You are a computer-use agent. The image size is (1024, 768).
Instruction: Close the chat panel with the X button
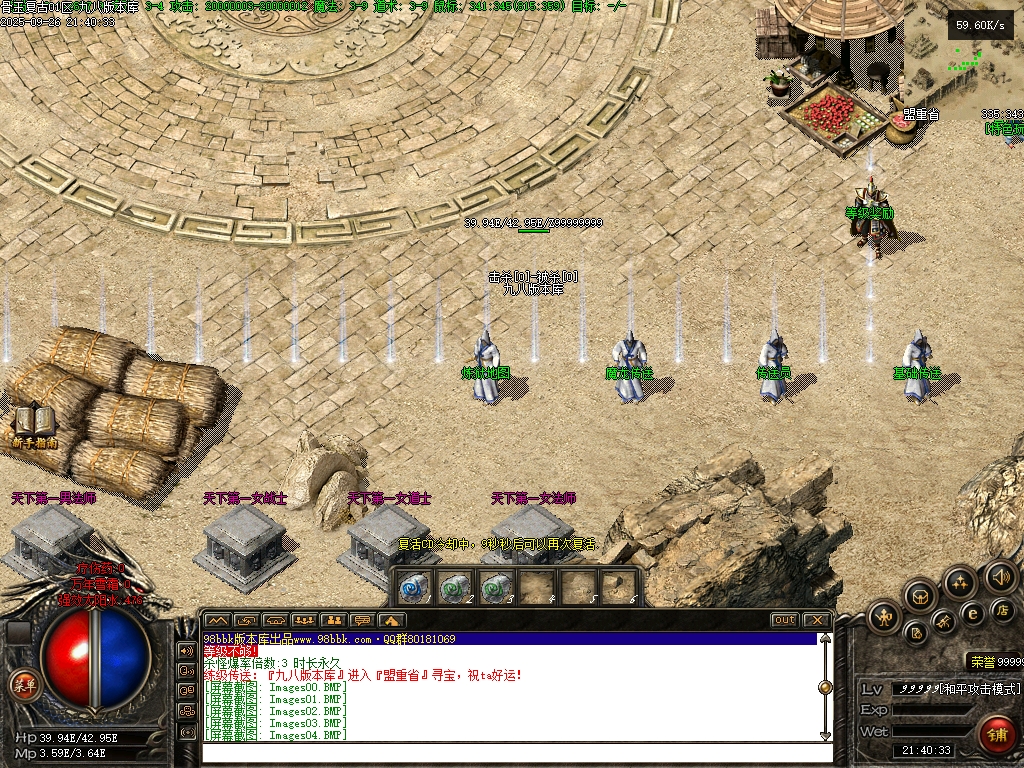[x=815, y=620]
